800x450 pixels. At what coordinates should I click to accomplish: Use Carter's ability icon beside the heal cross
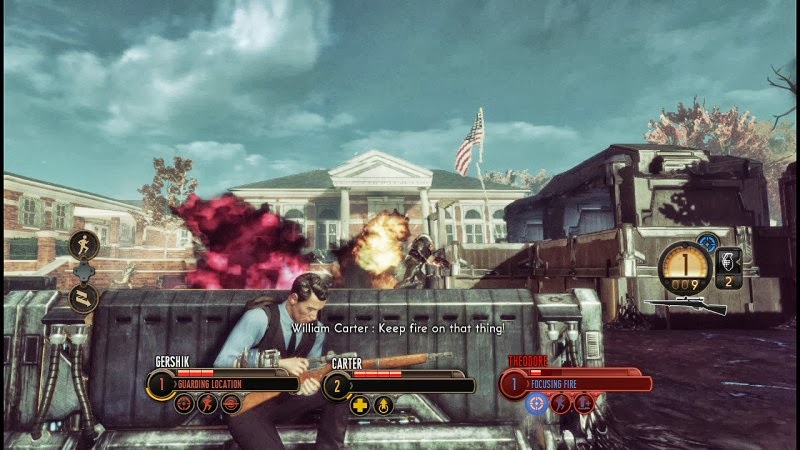(x=383, y=405)
